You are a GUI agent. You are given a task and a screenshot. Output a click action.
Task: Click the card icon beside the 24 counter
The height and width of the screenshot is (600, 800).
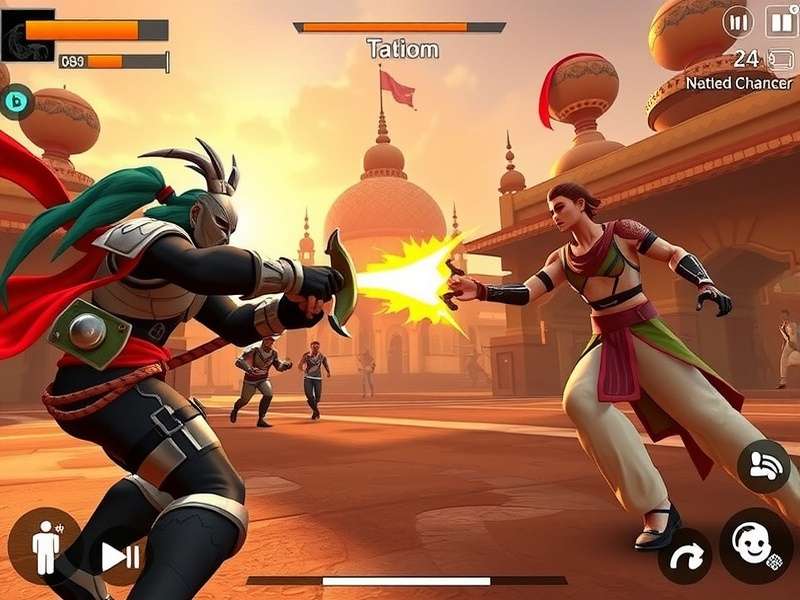pyautogui.click(x=780, y=60)
